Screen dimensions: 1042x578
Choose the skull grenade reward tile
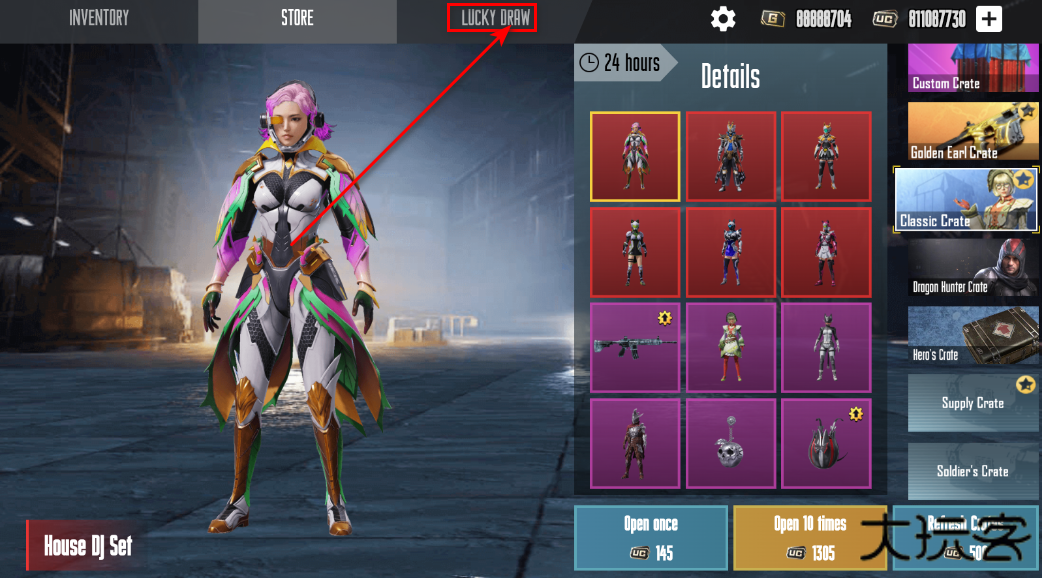tap(731, 443)
